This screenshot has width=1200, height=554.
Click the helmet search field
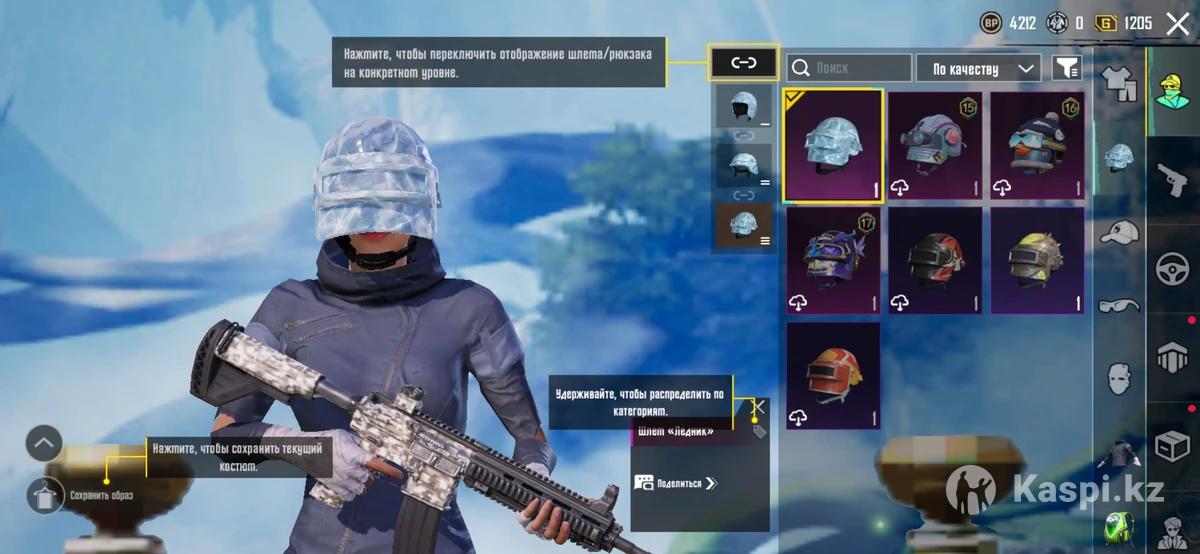coord(849,68)
